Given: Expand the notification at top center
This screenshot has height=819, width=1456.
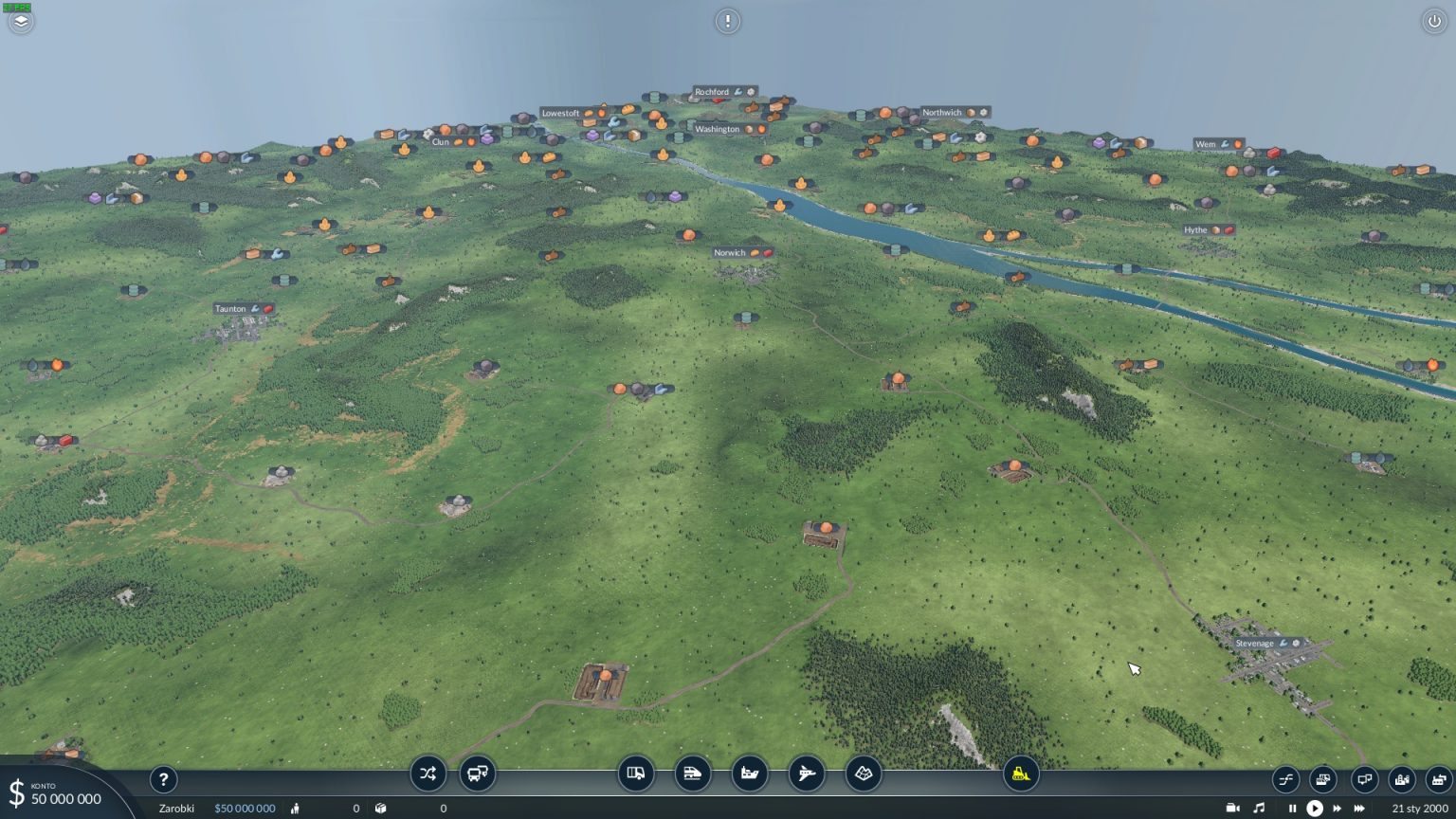Looking at the screenshot, I should coord(727,20).
